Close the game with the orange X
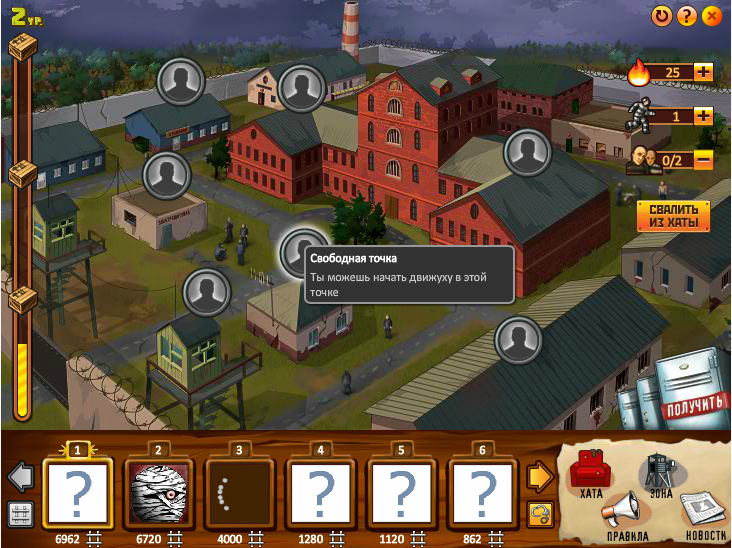Image resolution: width=732 pixels, height=548 pixels. pos(712,16)
